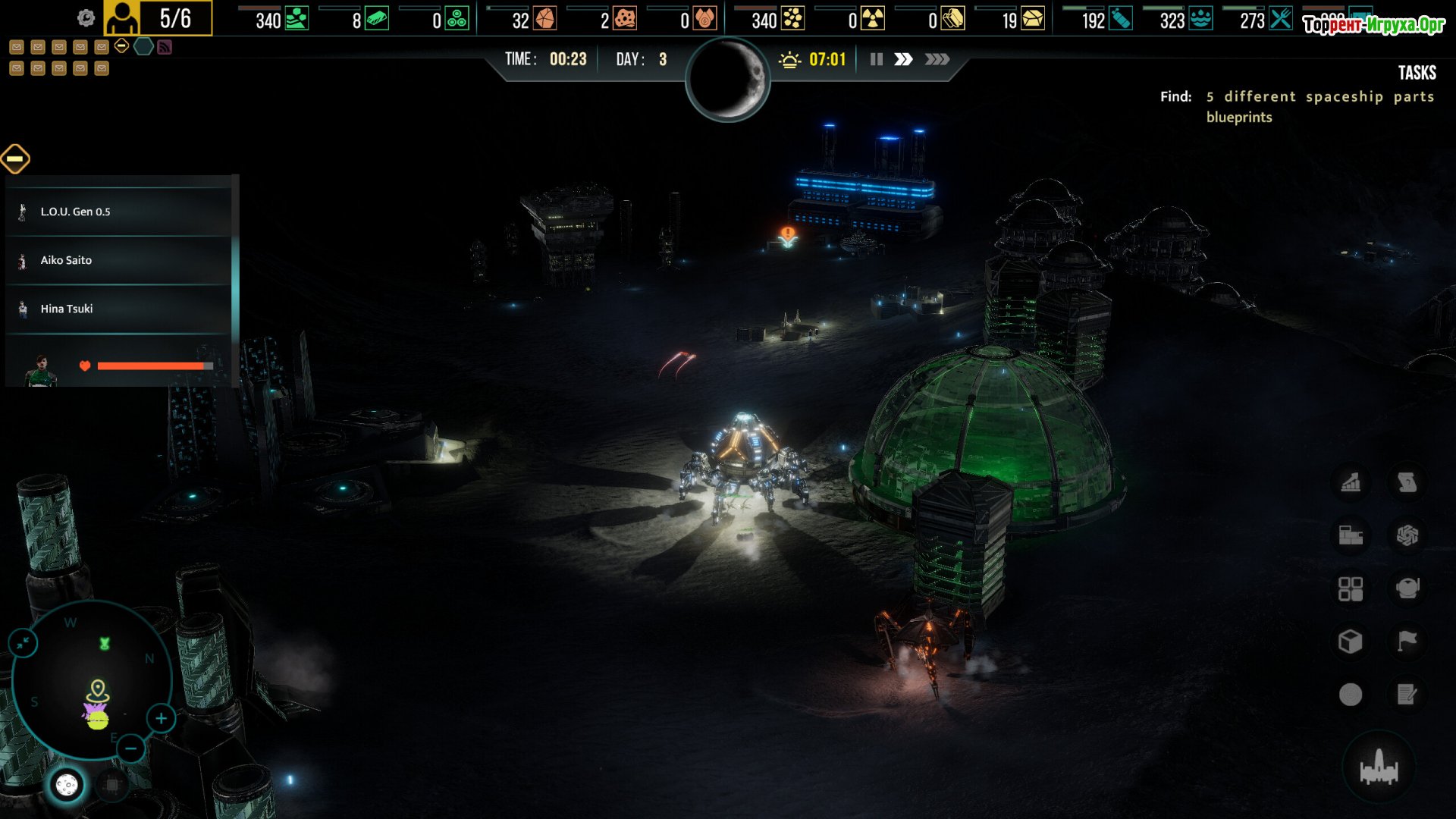
Task: Zoom out the minimap with minus button
Action: tap(130, 749)
